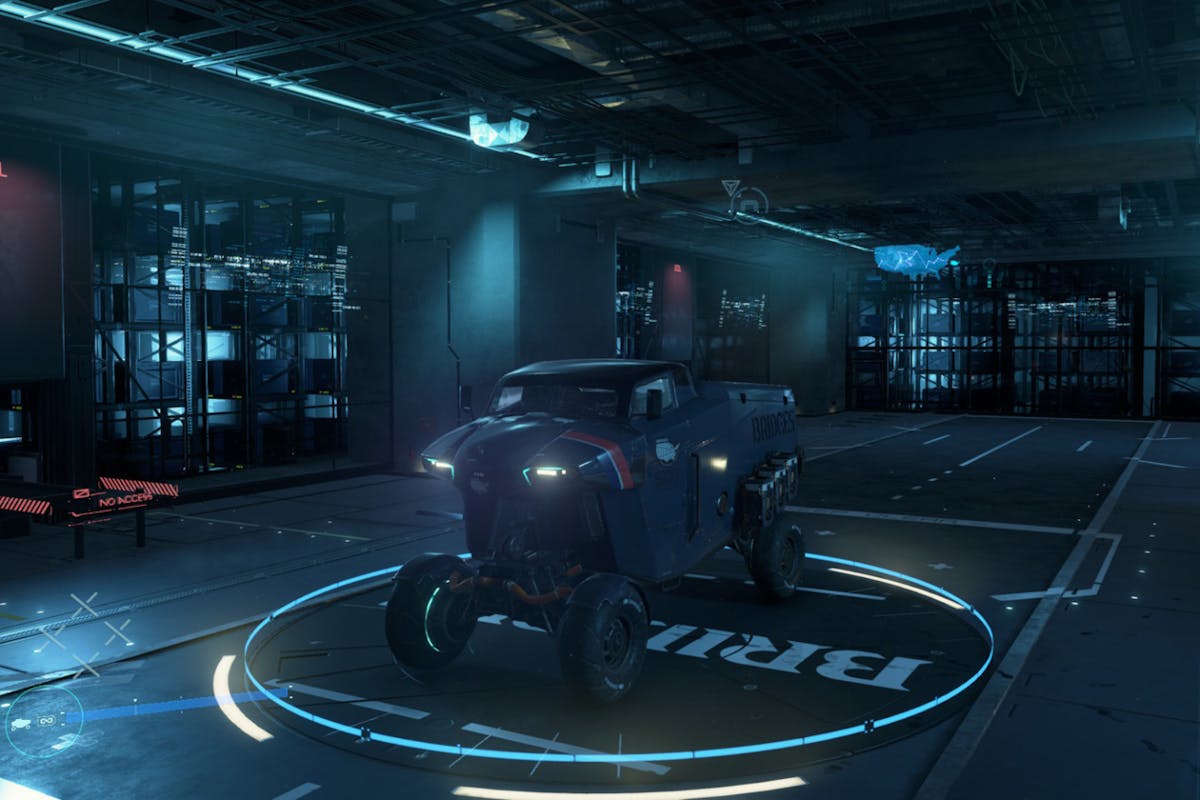Click the infinity symbol beside the vehicle icon
The height and width of the screenshot is (800, 1200).
[46, 718]
